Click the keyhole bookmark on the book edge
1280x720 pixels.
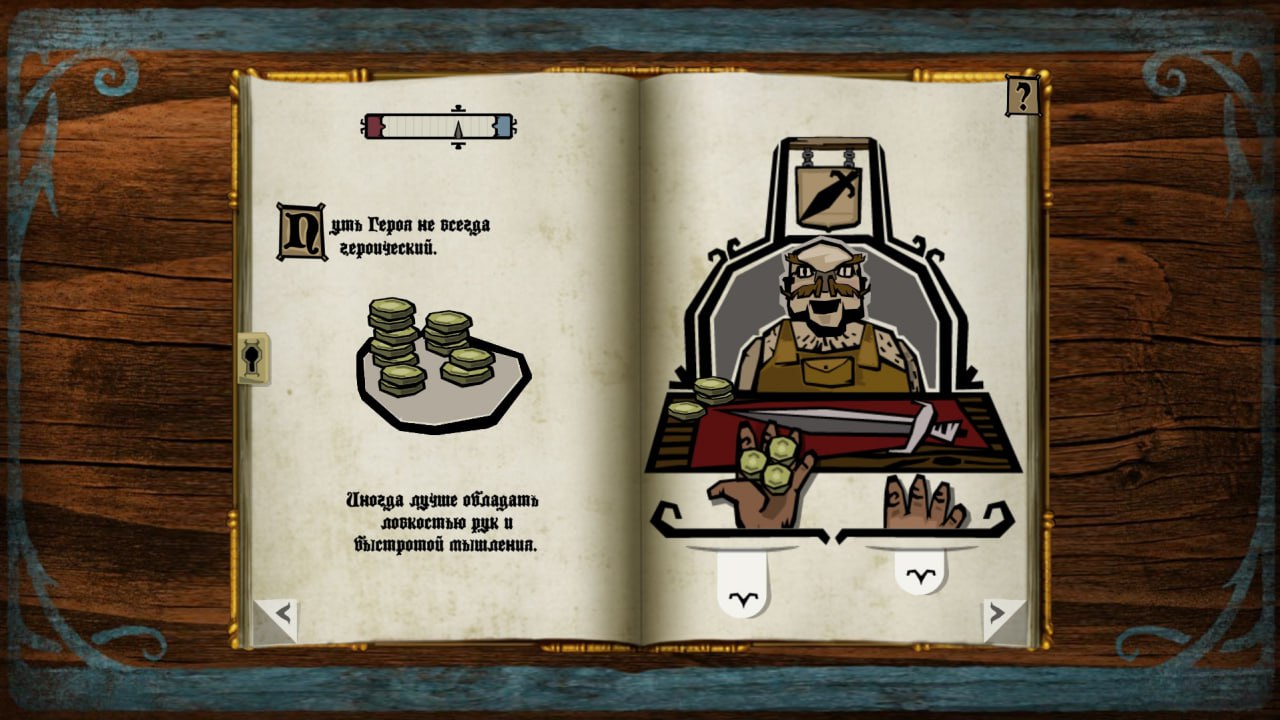(x=253, y=359)
